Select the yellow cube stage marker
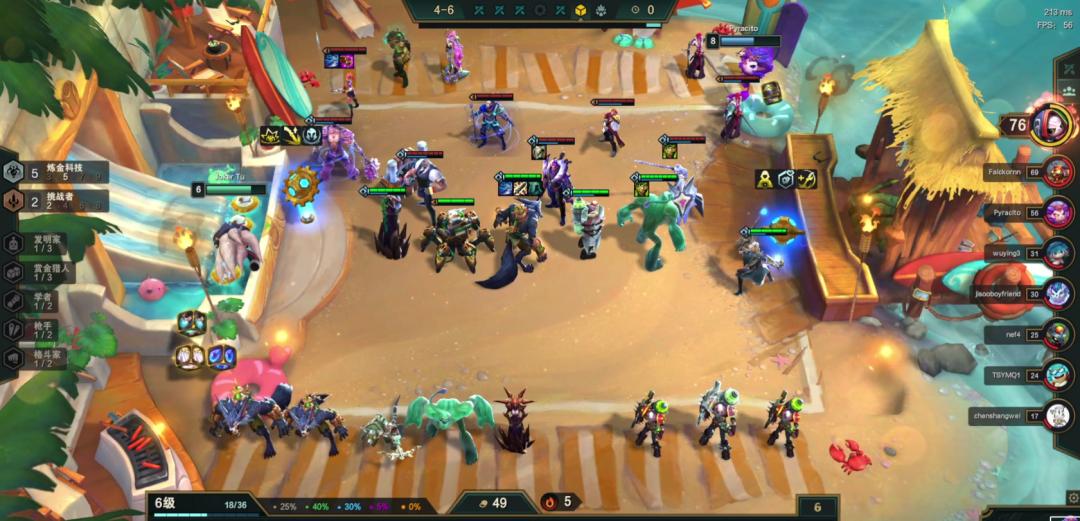Image resolution: width=1080 pixels, height=521 pixels. [x=580, y=10]
